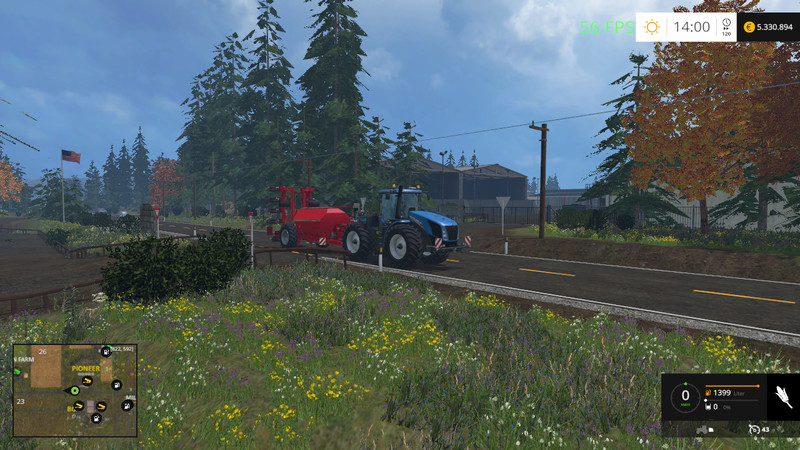
Task: Open finances via the euro coin icon
Action: point(746,27)
